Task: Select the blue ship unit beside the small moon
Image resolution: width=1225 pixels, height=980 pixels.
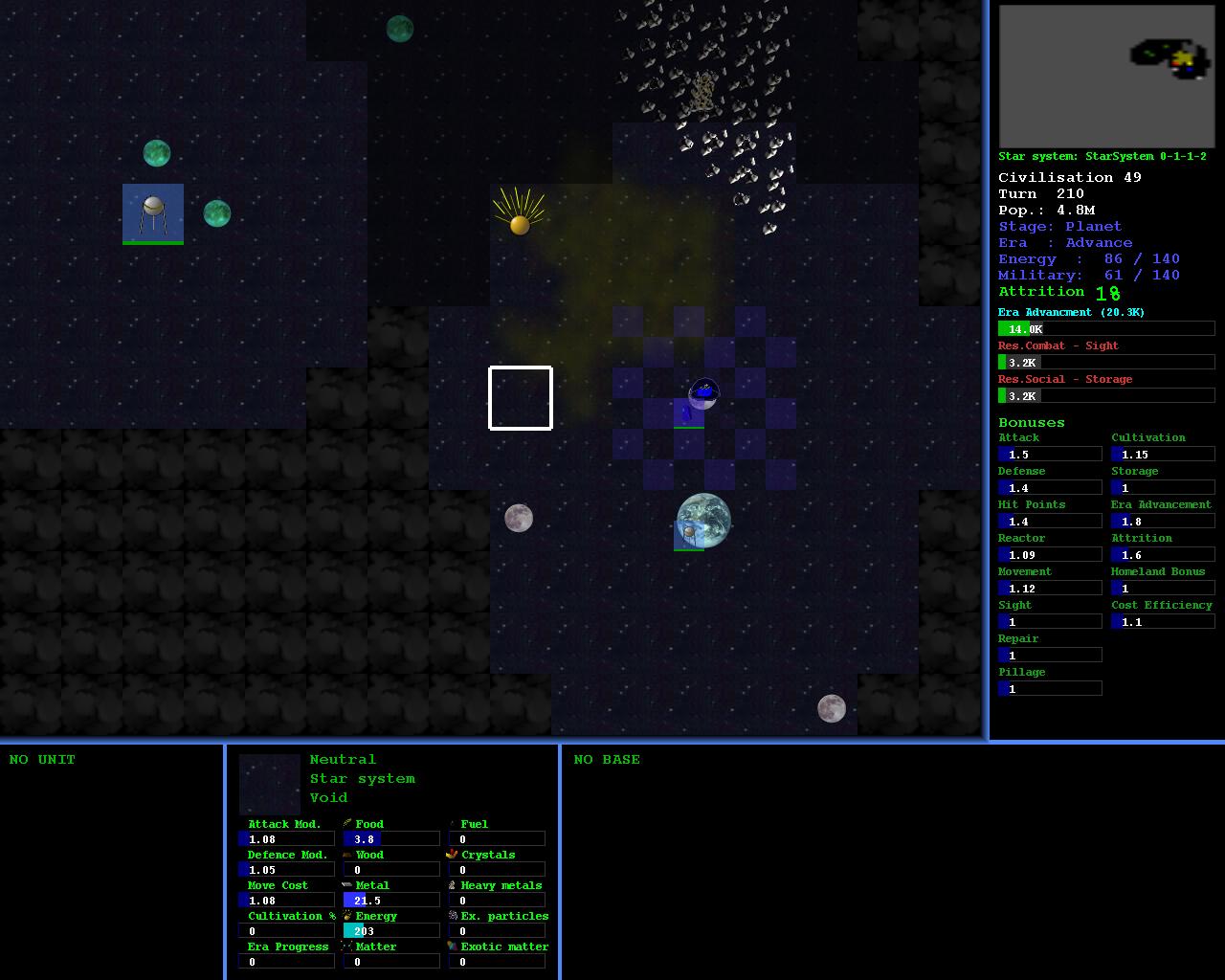Action: pyautogui.click(x=688, y=413)
